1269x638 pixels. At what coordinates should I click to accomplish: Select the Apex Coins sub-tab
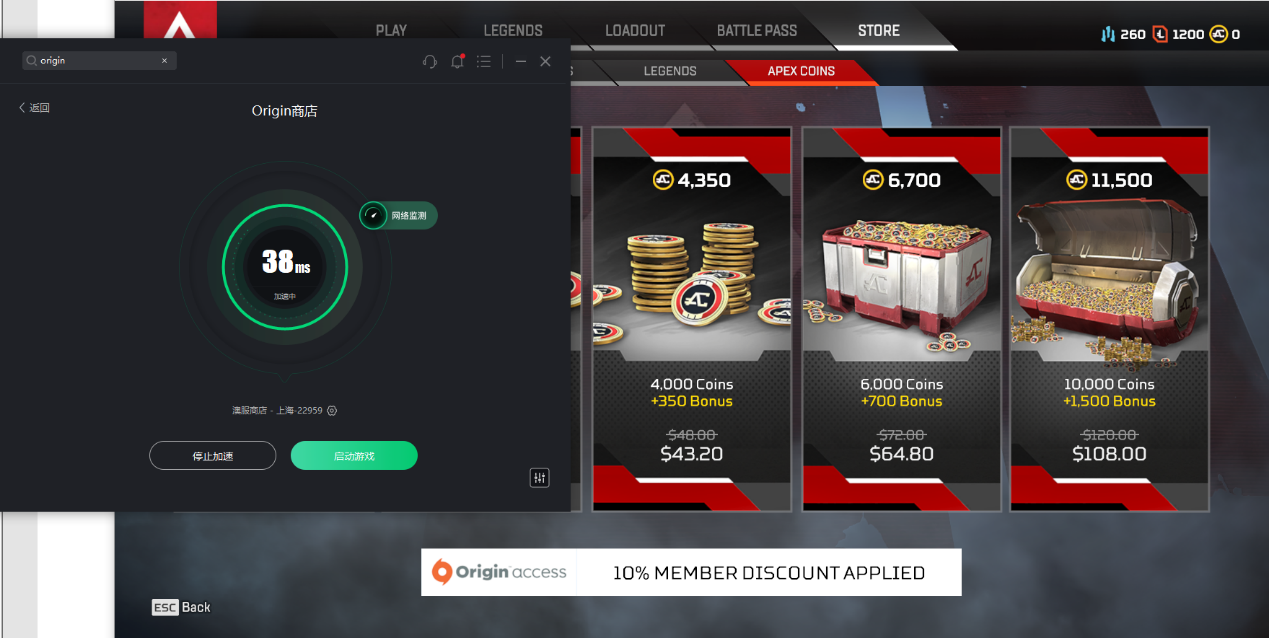point(801,71)
